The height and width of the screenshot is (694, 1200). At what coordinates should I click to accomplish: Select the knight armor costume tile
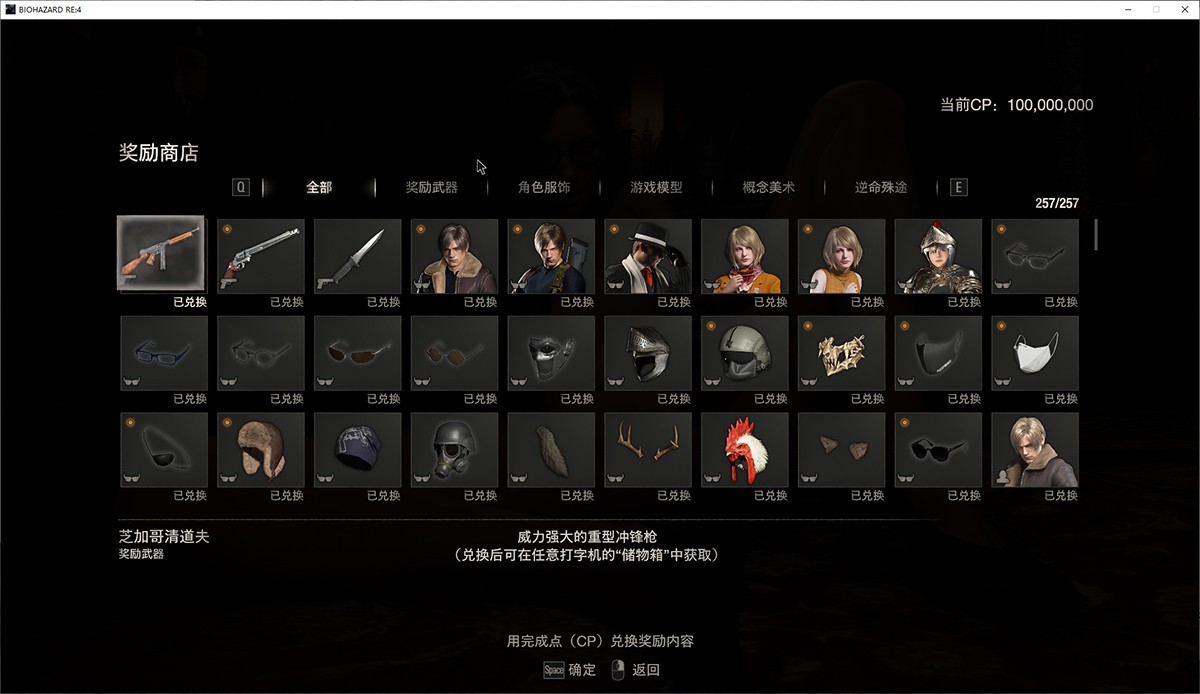tap(938, 255)
